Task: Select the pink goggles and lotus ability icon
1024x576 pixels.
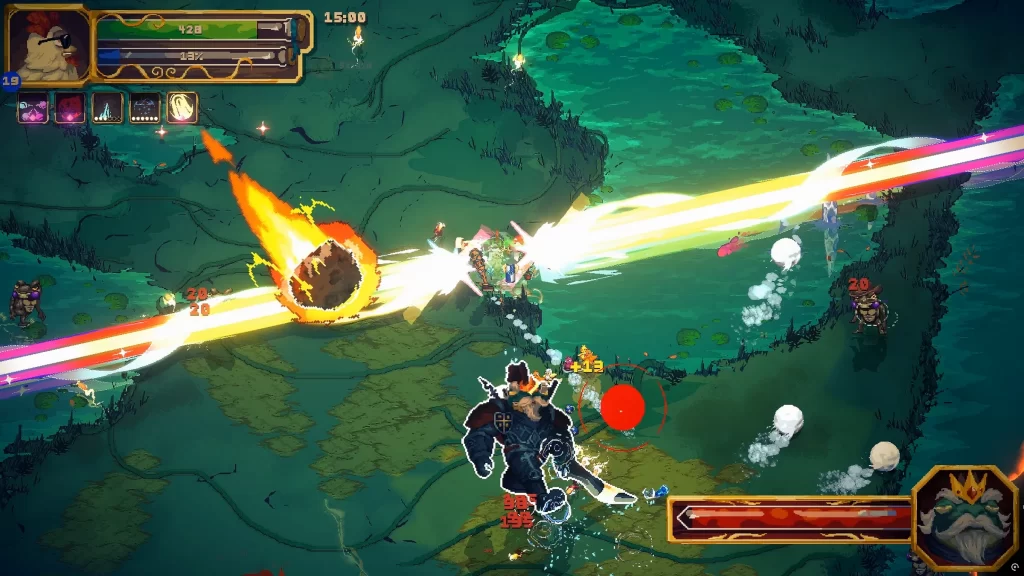Action: click(33, 108)
